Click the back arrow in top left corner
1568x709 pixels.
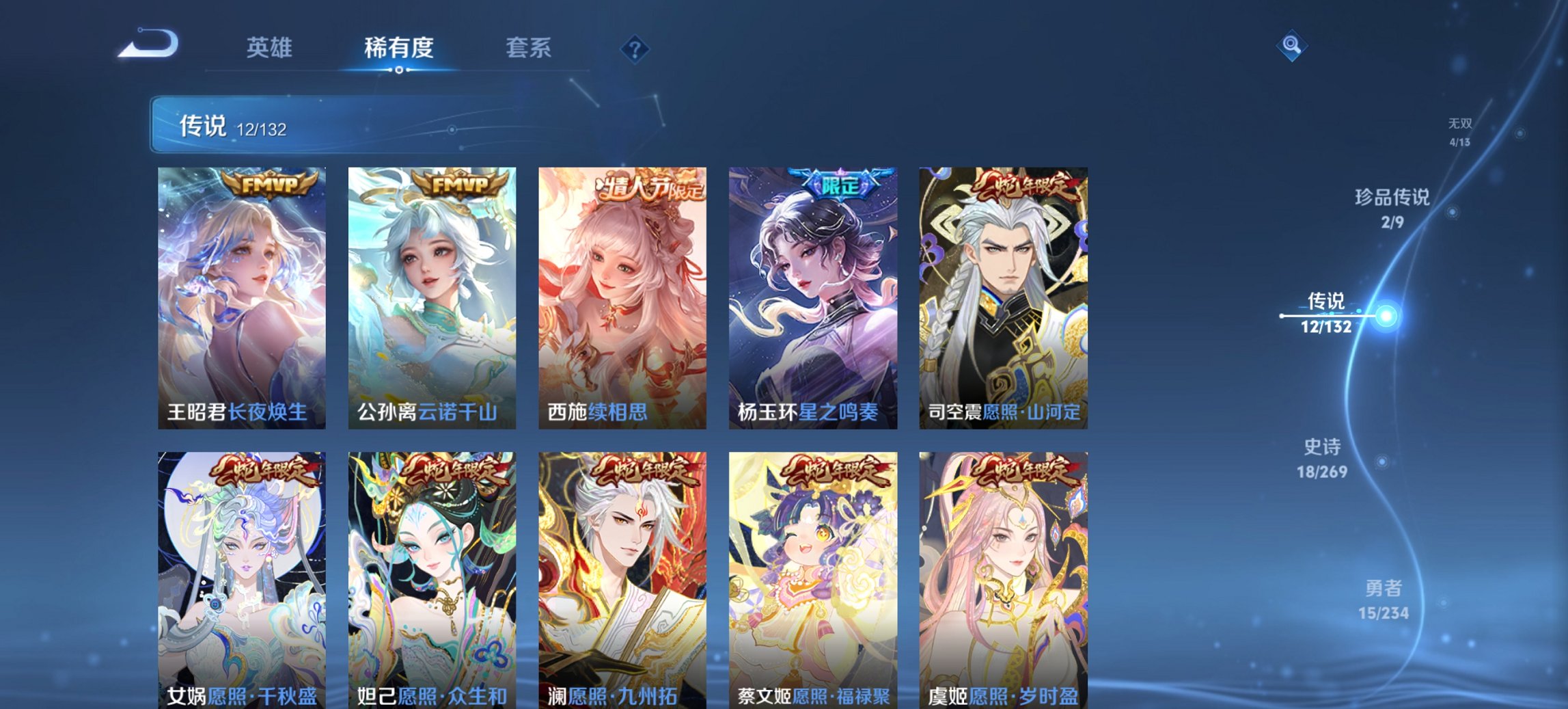point(146,46)
